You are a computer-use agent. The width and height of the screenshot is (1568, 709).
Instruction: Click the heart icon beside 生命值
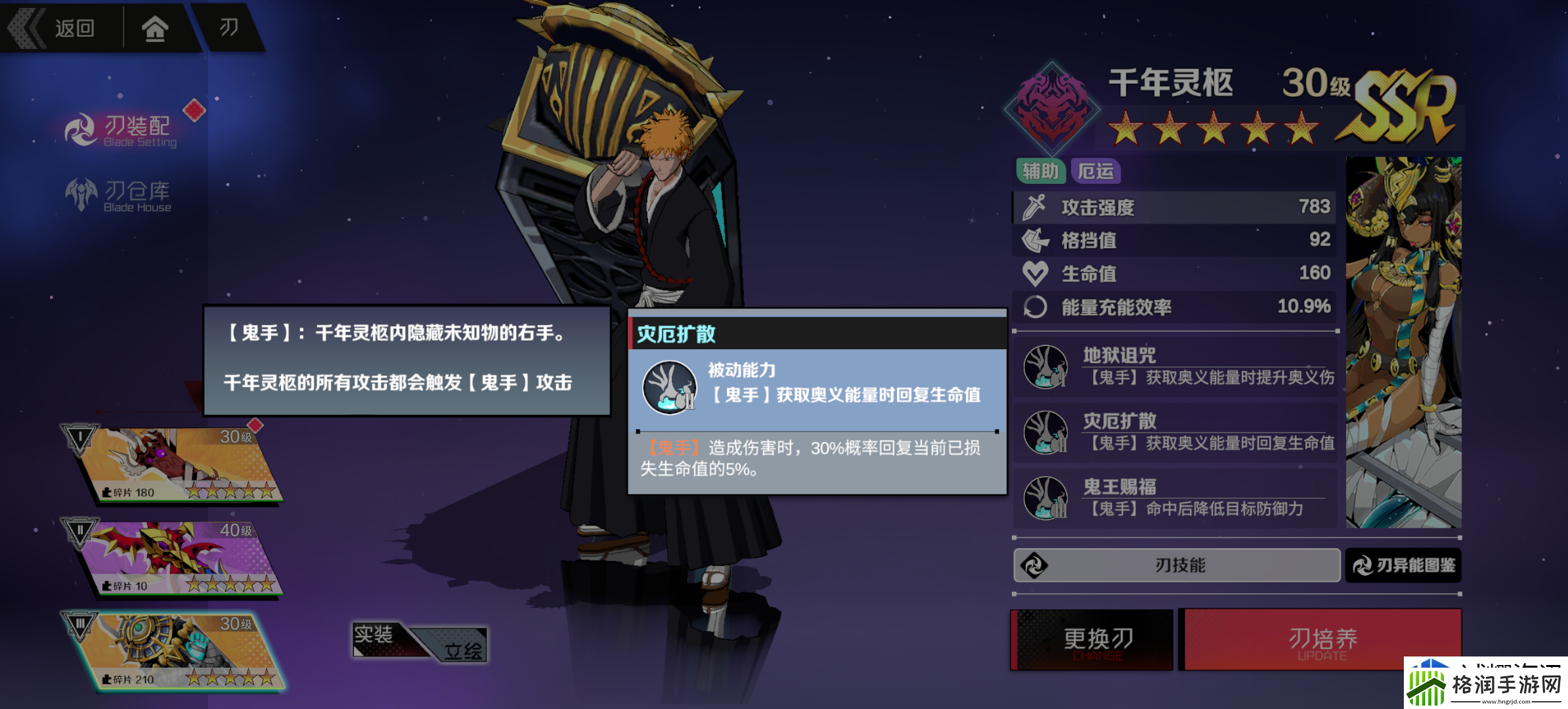point(1035,272)
